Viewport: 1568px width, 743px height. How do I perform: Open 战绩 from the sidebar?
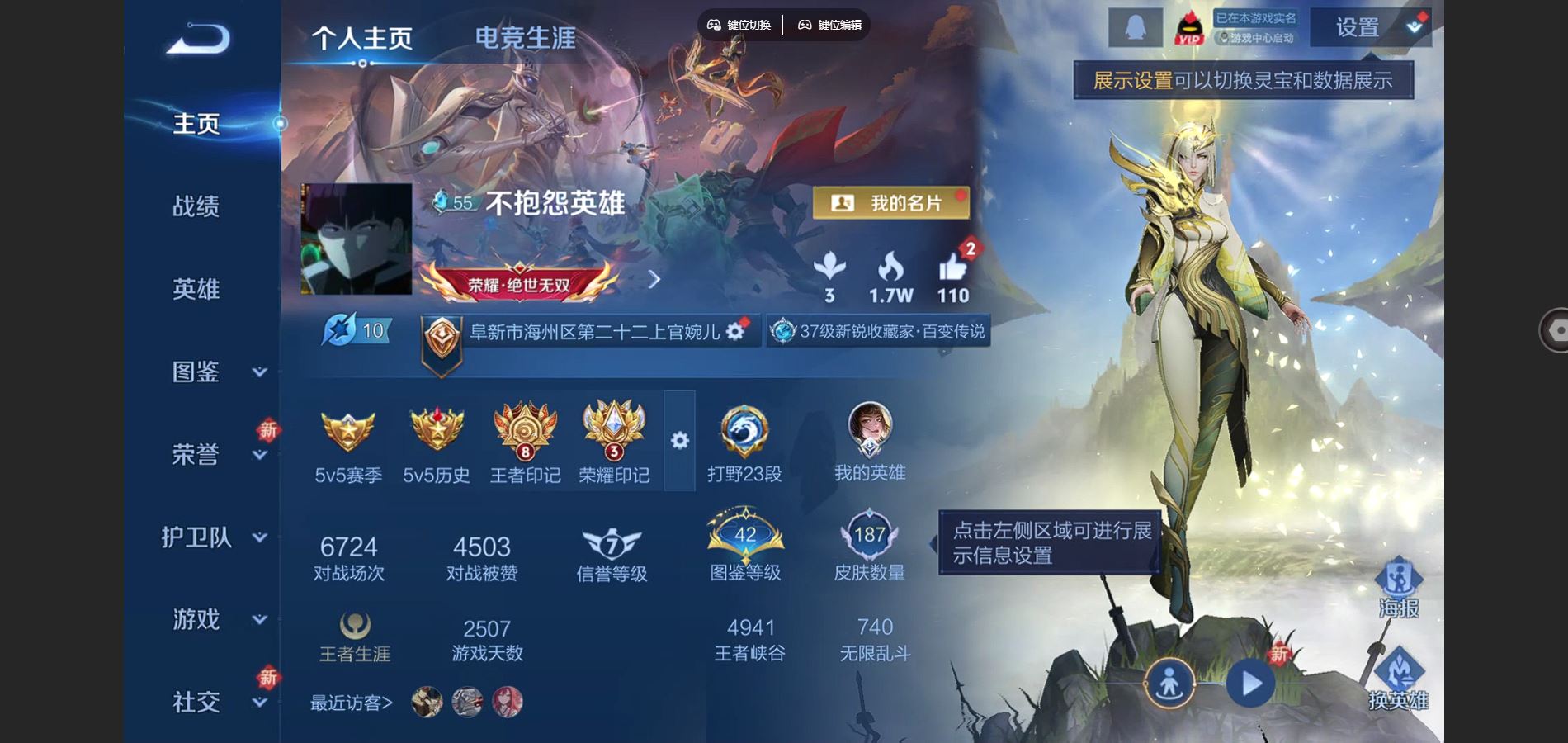[196, 206]
